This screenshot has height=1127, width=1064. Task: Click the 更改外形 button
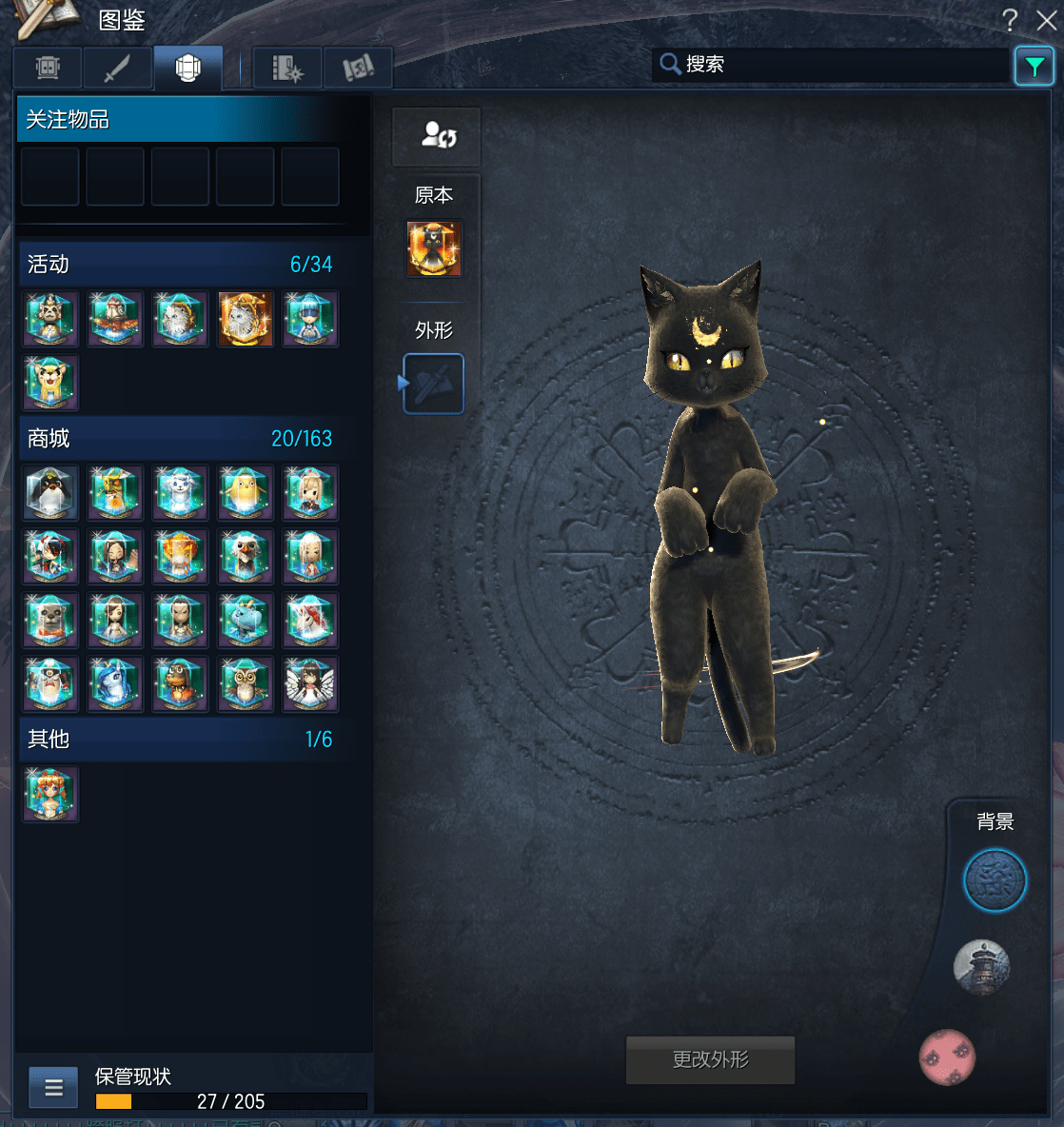click(710, 1059)
